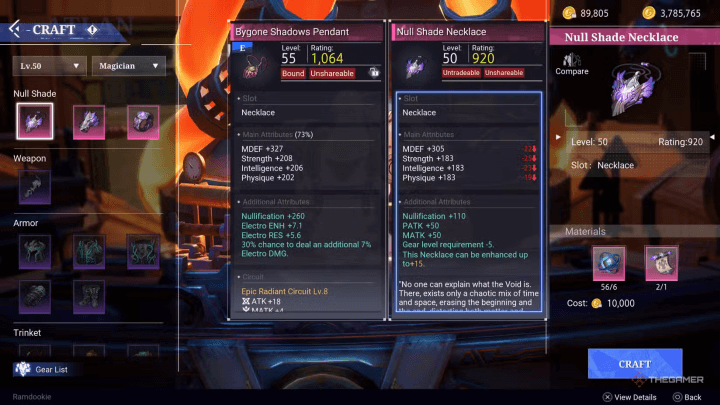720x405 pixels.
Task: Select the Weapon recipe slot
Action: pyautogui.click(x=34, y=186)
